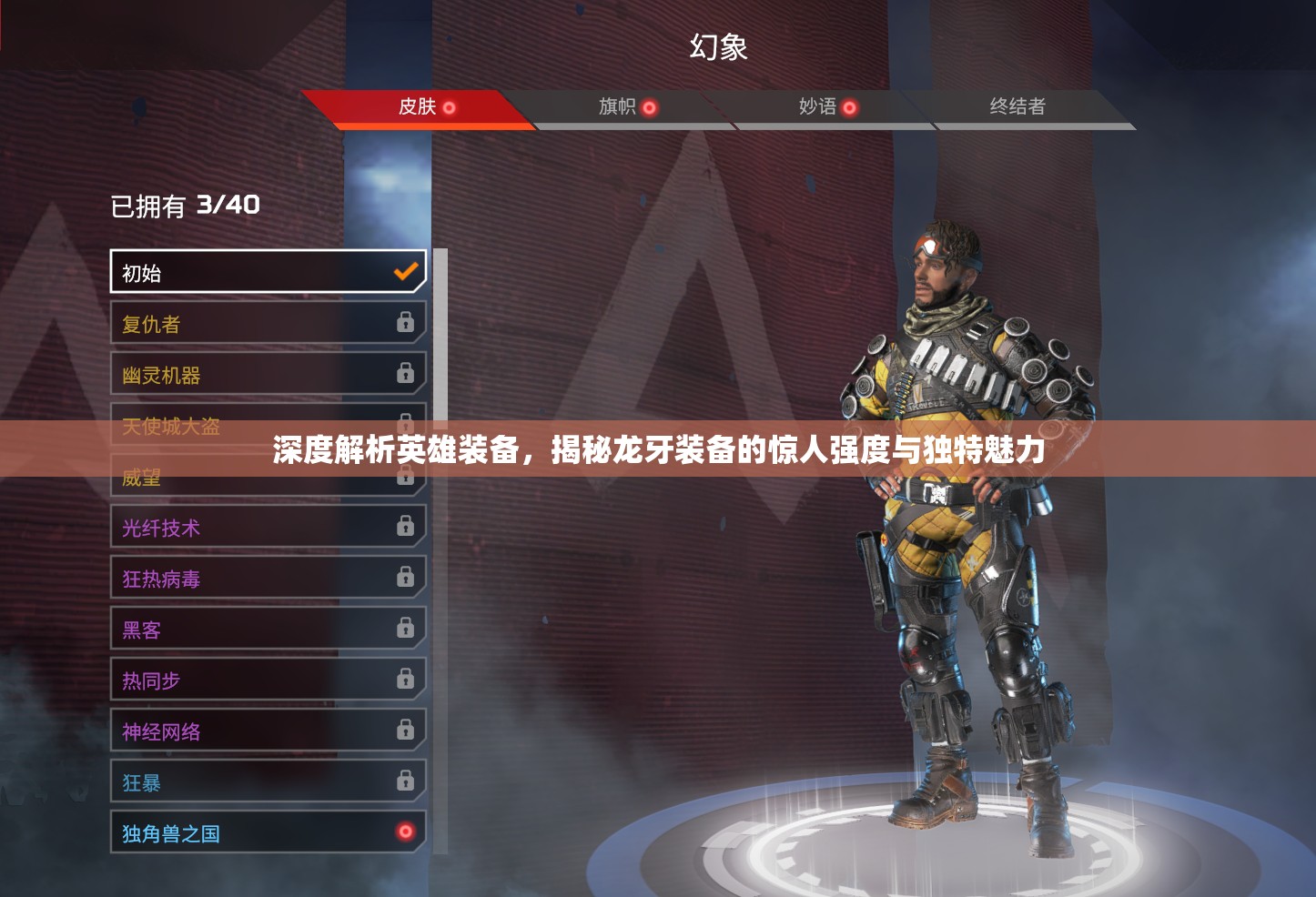The height and width of the screenshot is (897, 1316).
Task: Open the 终结者 tab
Action: click(x=1017, y=107)
